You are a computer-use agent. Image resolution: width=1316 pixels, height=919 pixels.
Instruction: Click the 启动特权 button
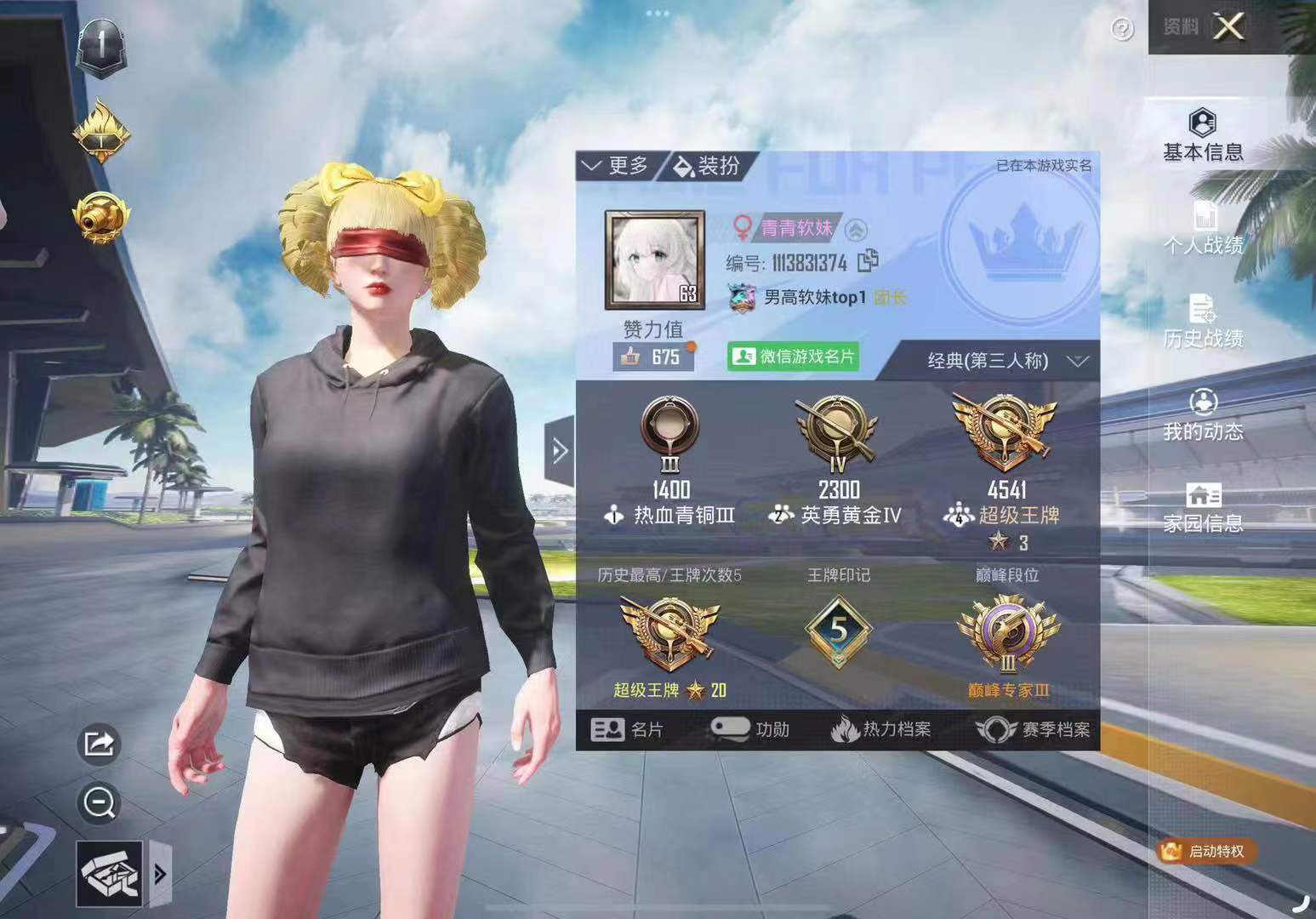(1207, 851)
